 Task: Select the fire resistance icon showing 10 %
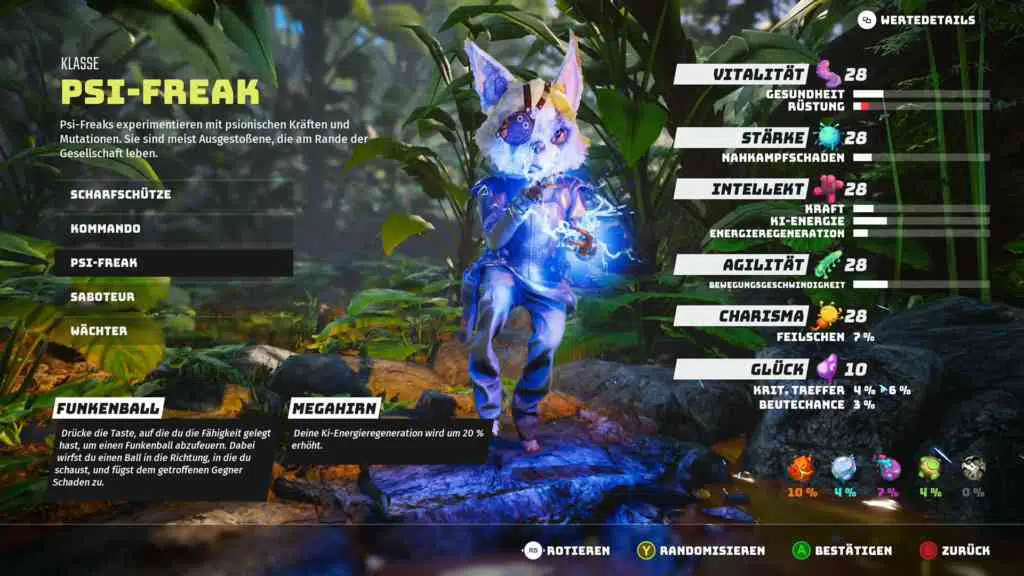pos(802,469)
